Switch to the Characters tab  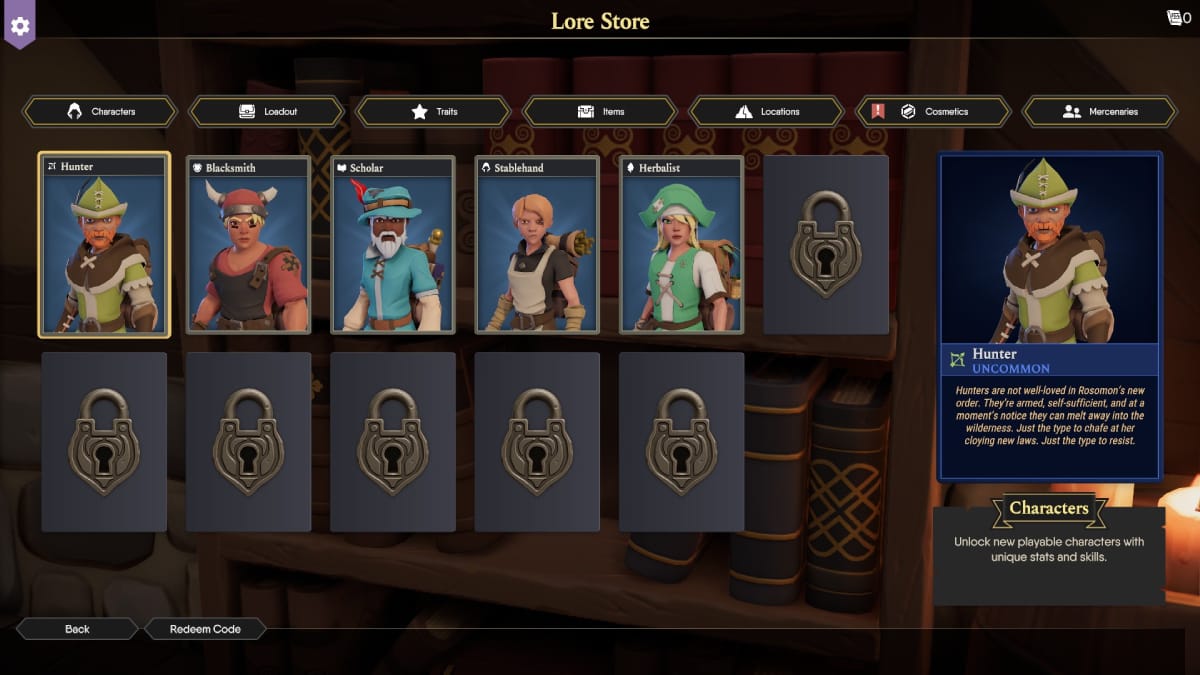(x=100, y=112)
